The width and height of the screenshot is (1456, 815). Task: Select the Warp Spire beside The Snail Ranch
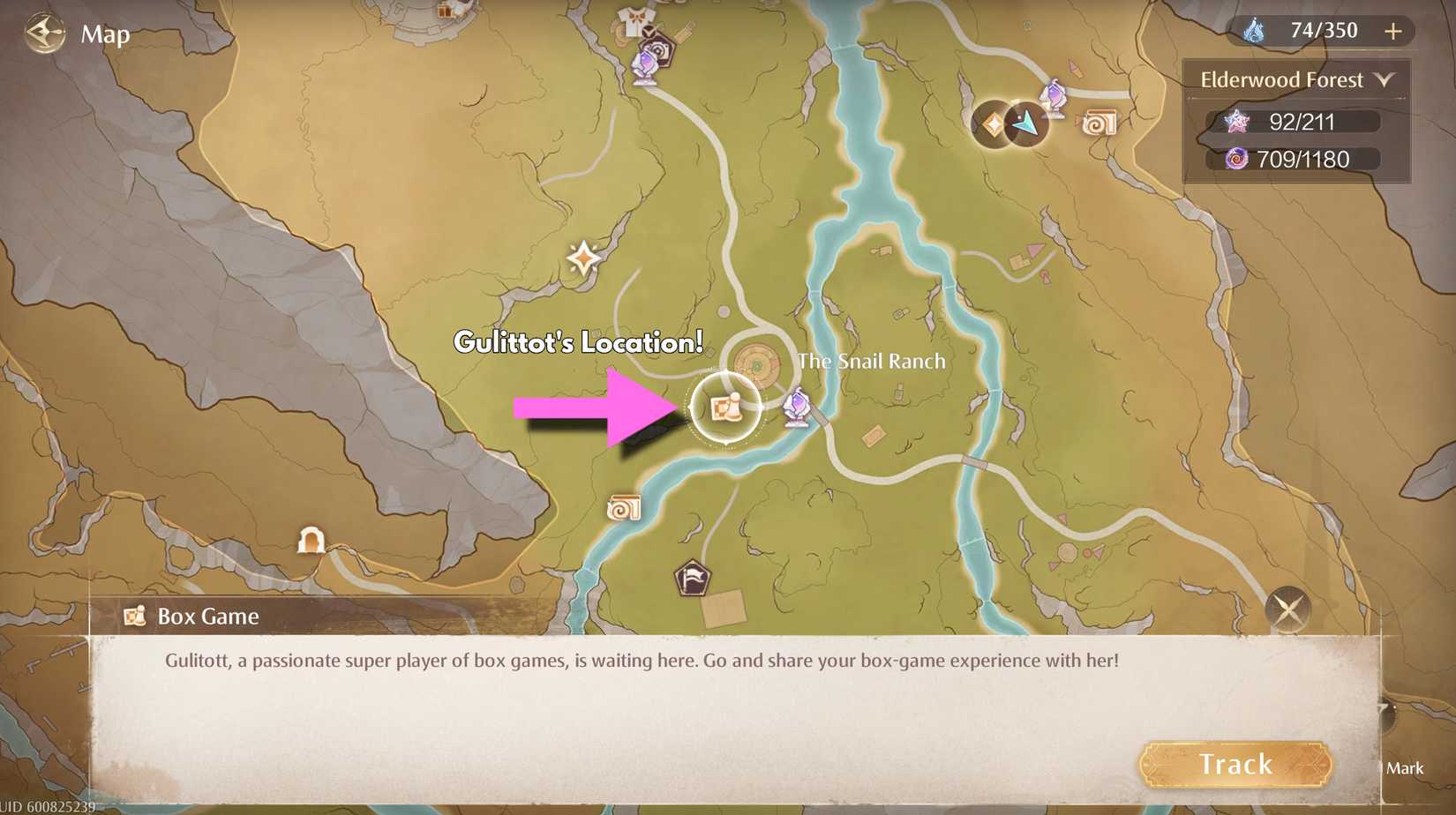coord(795,407)
